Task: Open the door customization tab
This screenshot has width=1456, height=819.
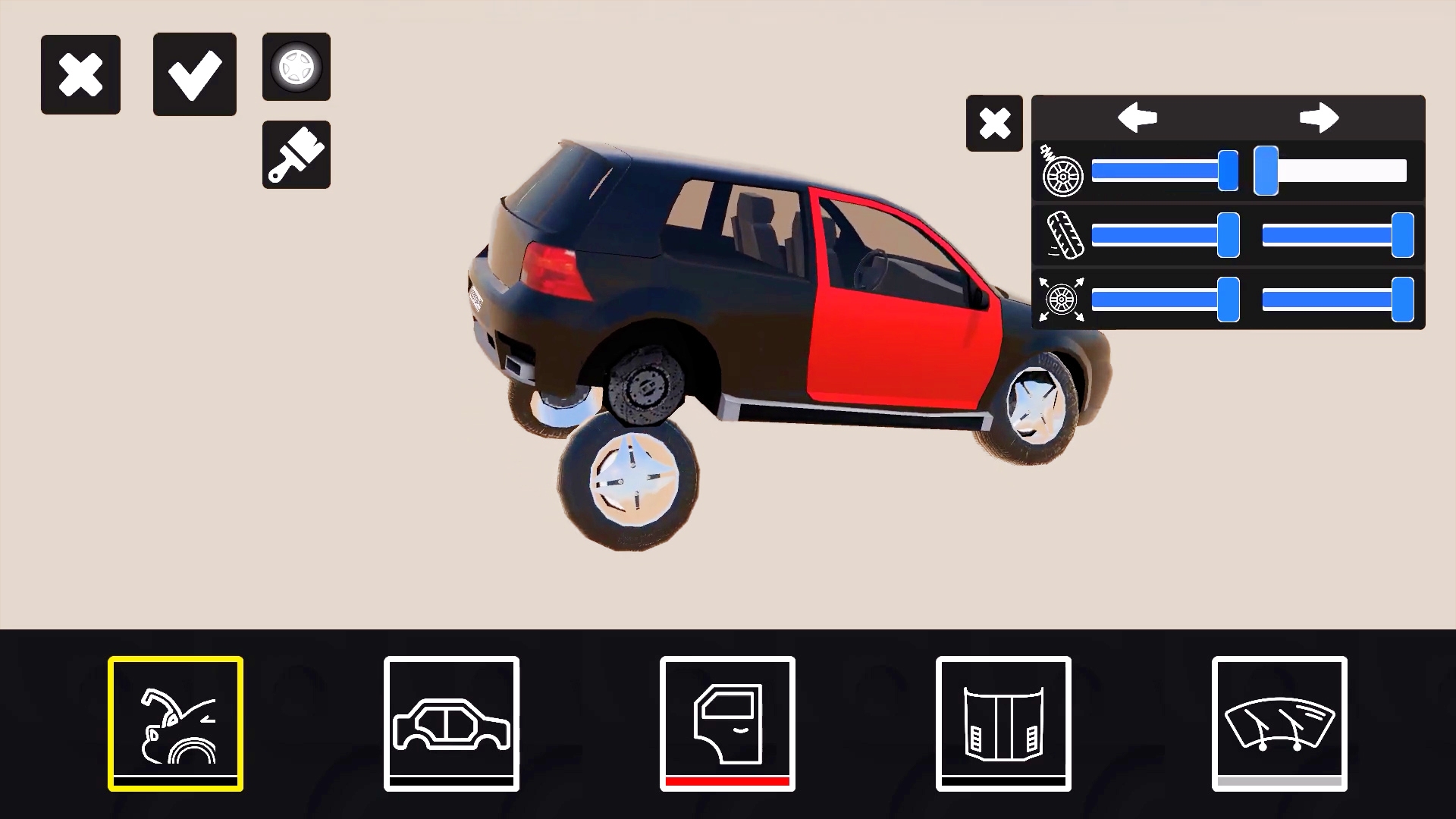Action: [726, 723]
